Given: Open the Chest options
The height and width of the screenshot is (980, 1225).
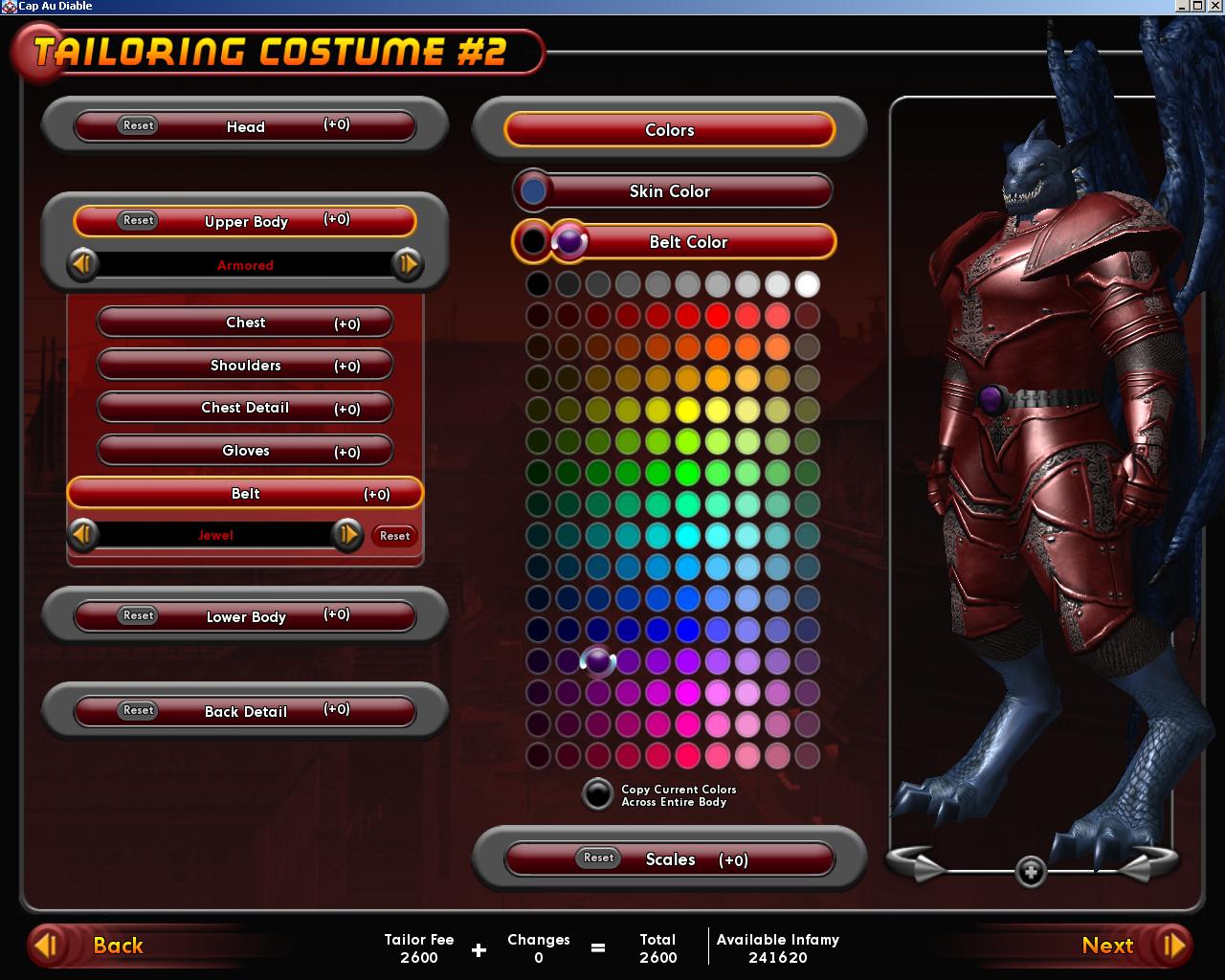Looking at the screenshot, I should (245, 323).
